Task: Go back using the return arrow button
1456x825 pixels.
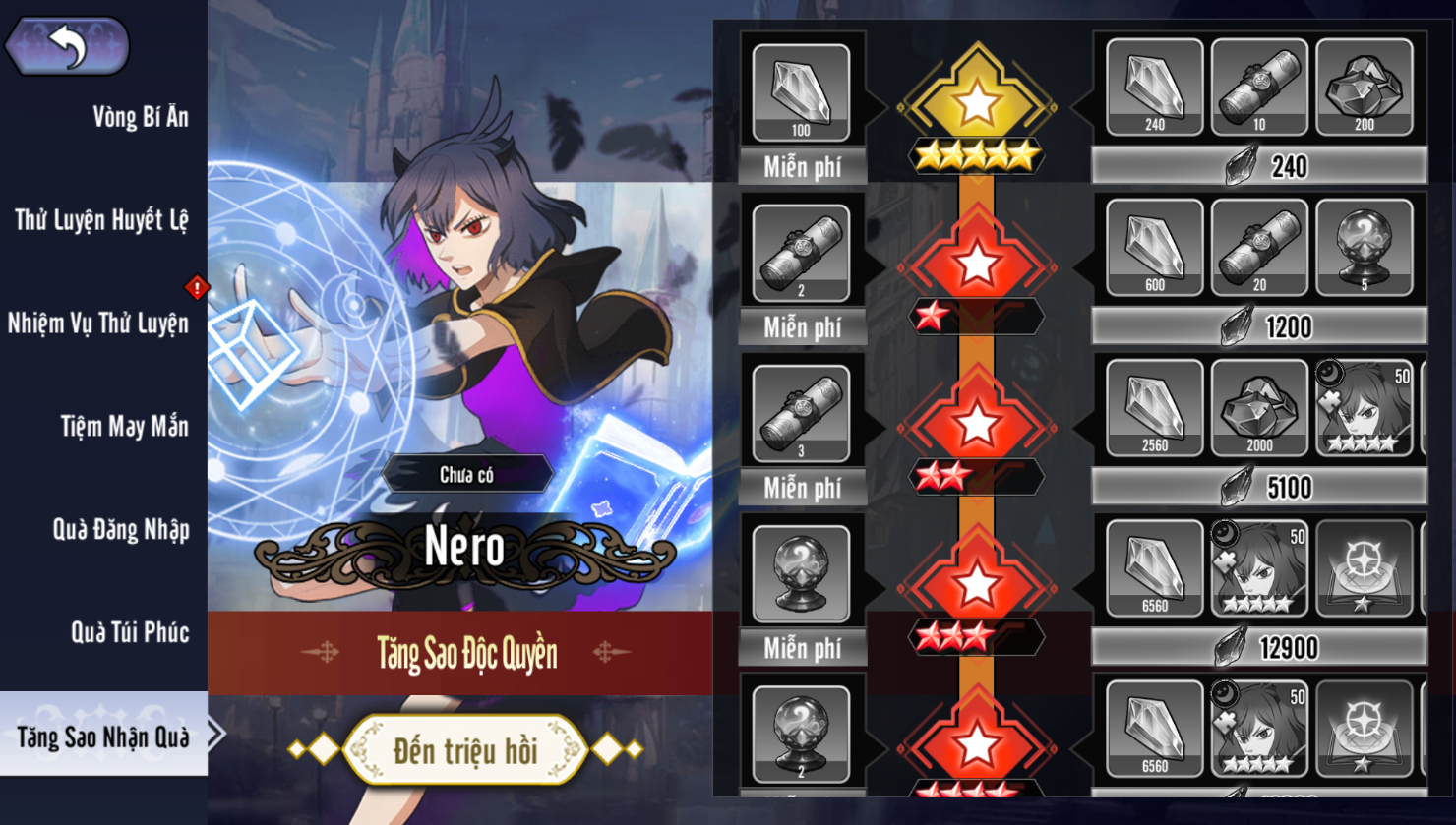Action: point(67,45)
